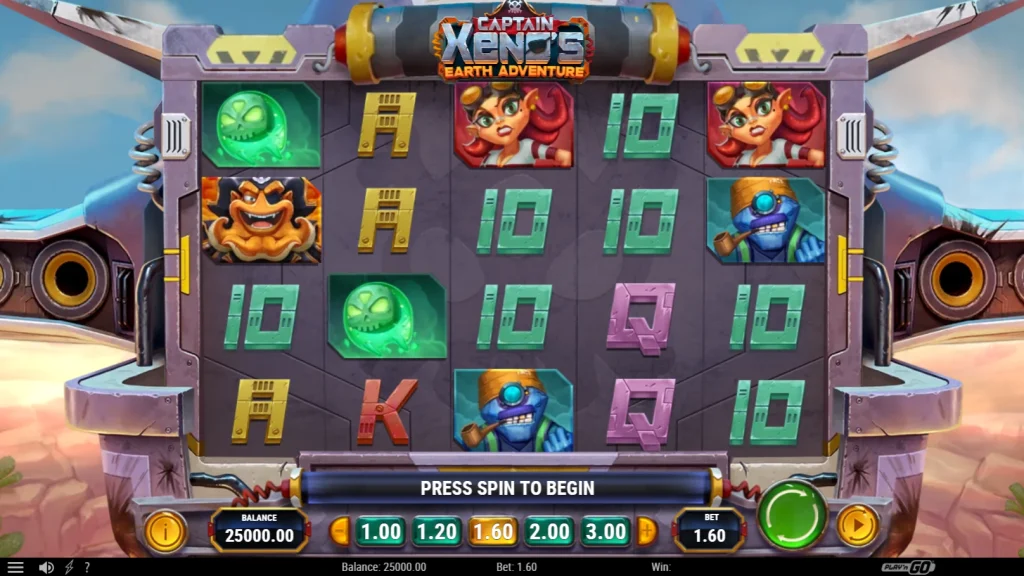Increase the bet with the plus arrow
This screenshot has height=576, width=1024.
point(647,531)
